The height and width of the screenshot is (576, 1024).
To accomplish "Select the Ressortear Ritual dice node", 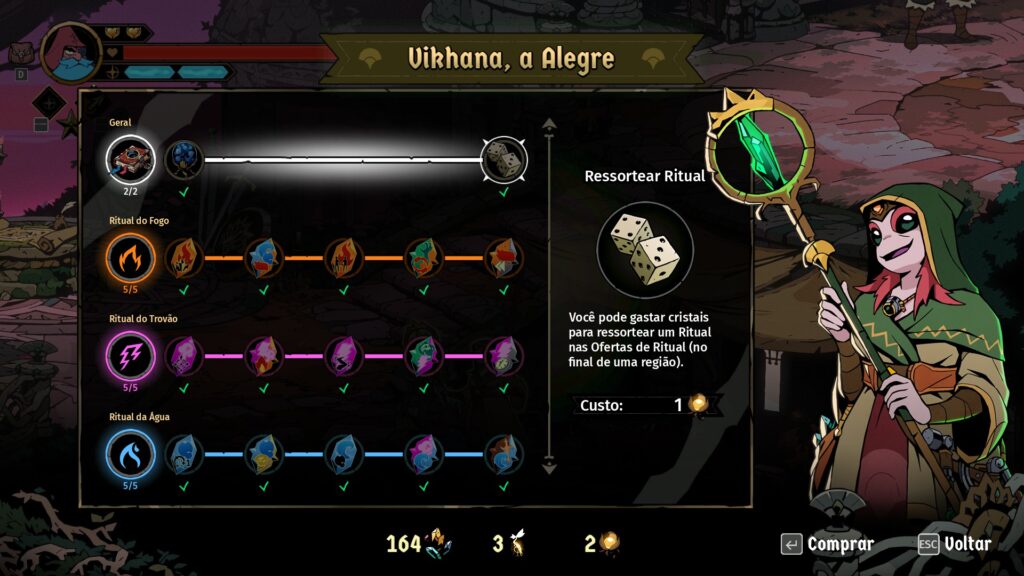I will 504,159.
